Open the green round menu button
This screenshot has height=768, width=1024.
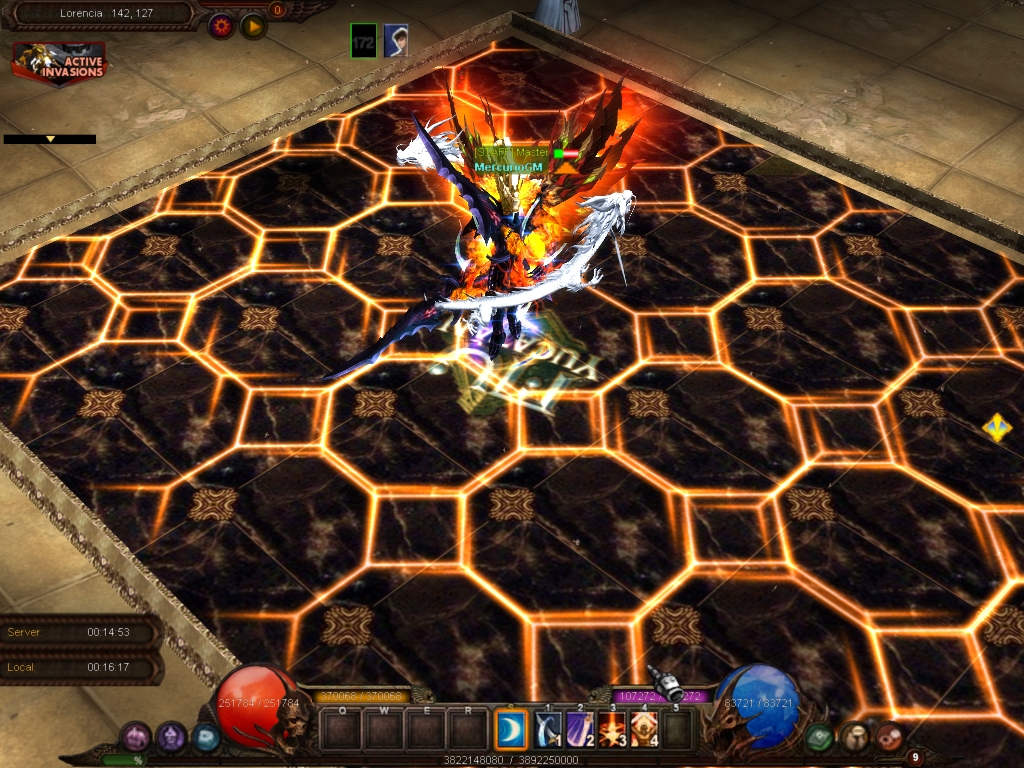[820, 737]
